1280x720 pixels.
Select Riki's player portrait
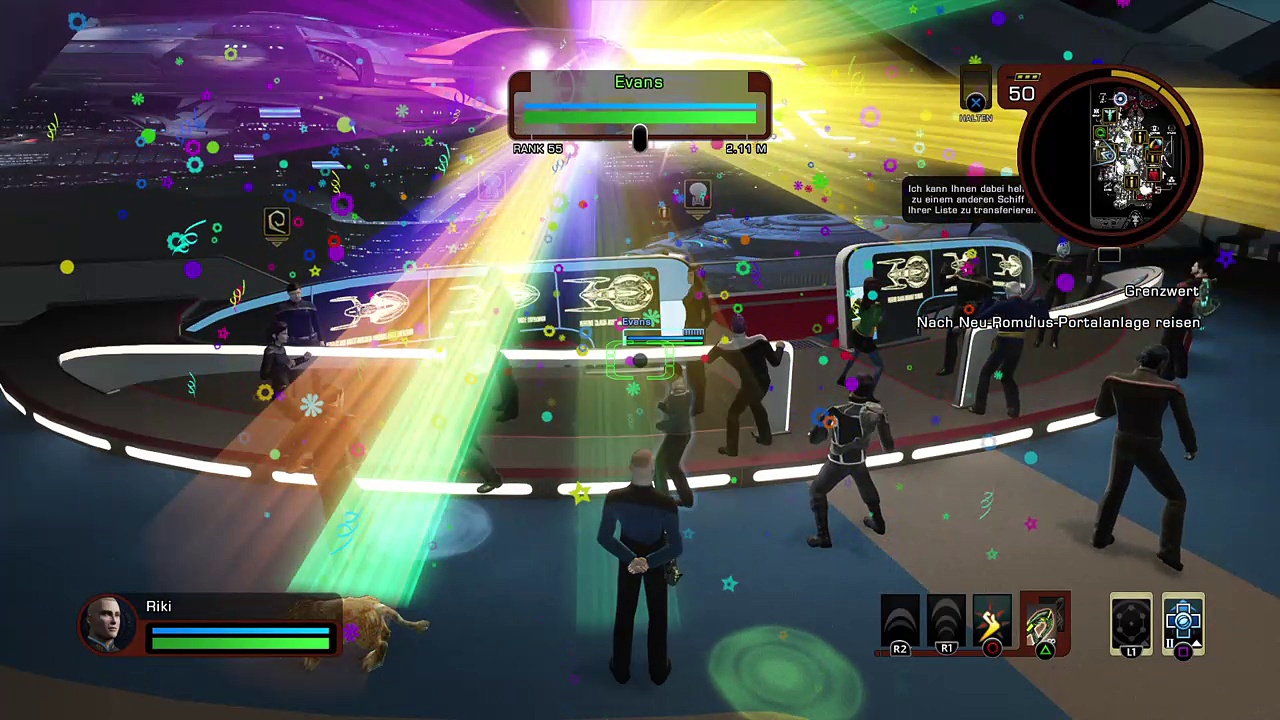click(107, 623)
